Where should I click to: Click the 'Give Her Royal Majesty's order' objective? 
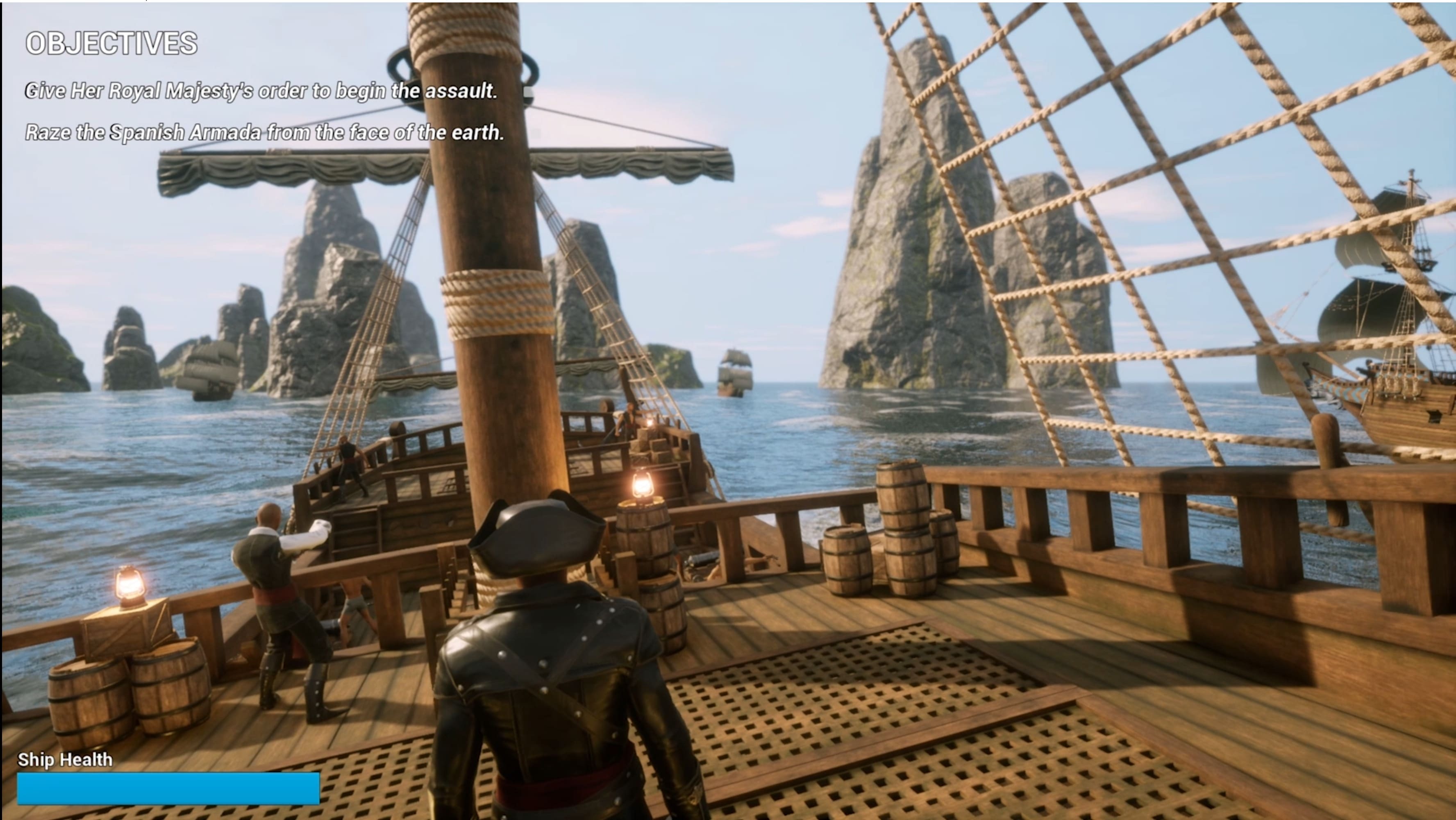(x=261, y=91)
